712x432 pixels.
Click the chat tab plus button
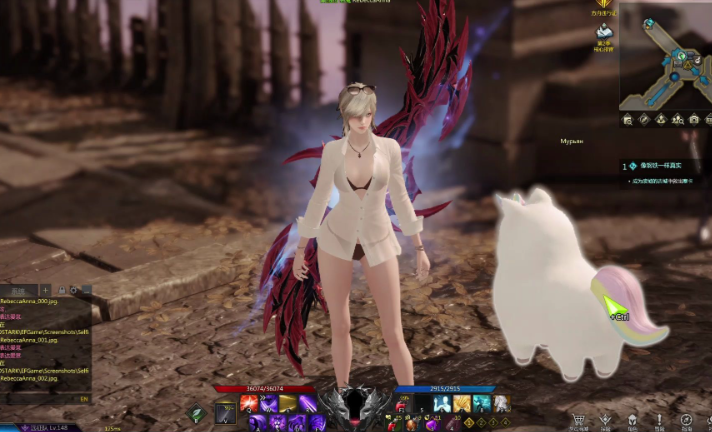(47, 289)
